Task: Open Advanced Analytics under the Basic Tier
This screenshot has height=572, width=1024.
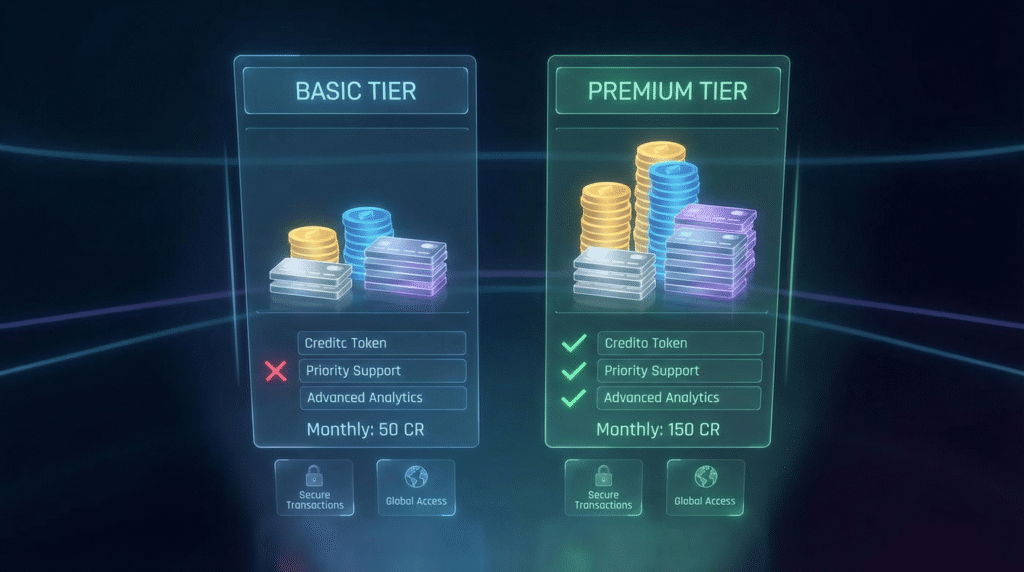Action: pos(382,398)
